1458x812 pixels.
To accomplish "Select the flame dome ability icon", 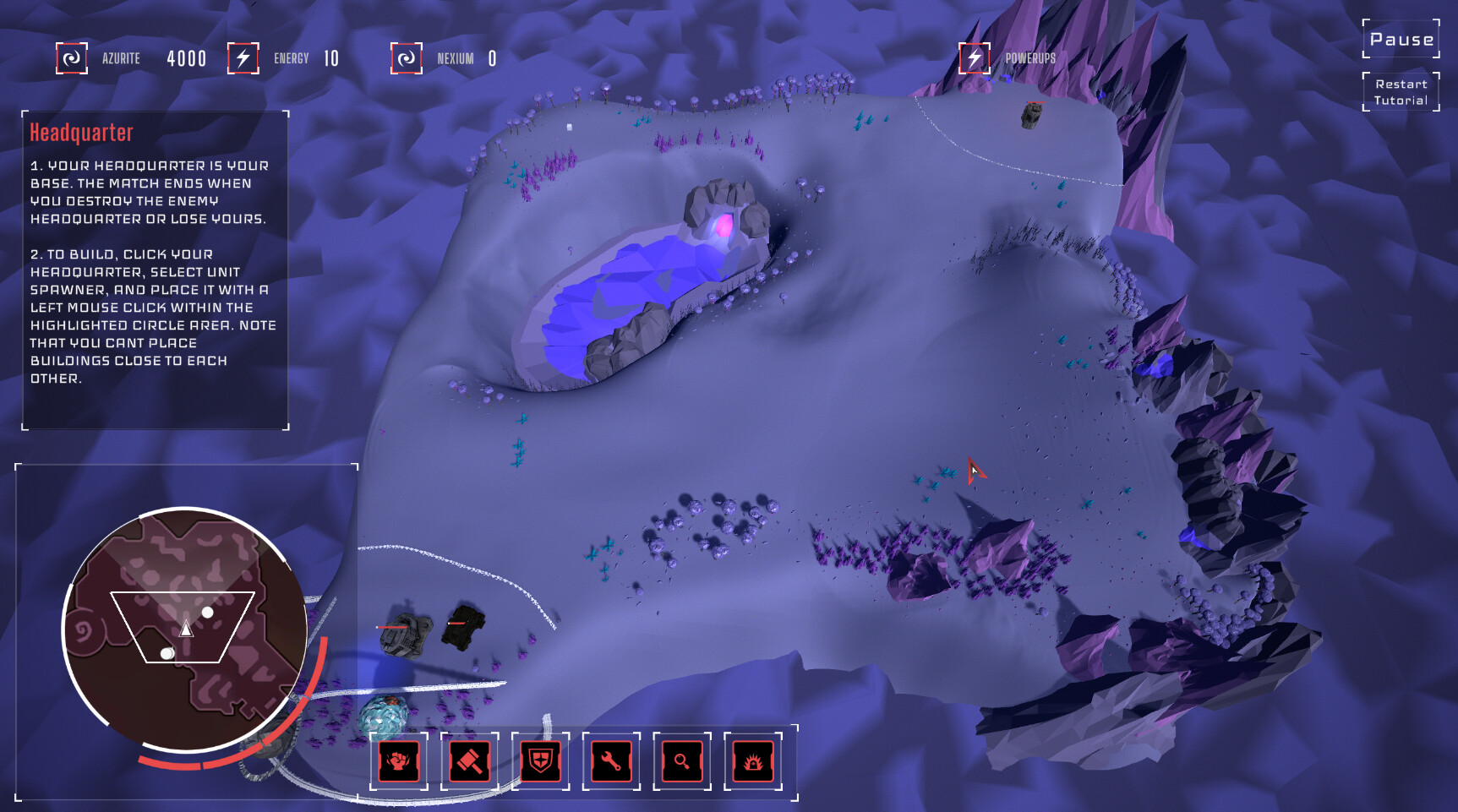I will (753, 761).
